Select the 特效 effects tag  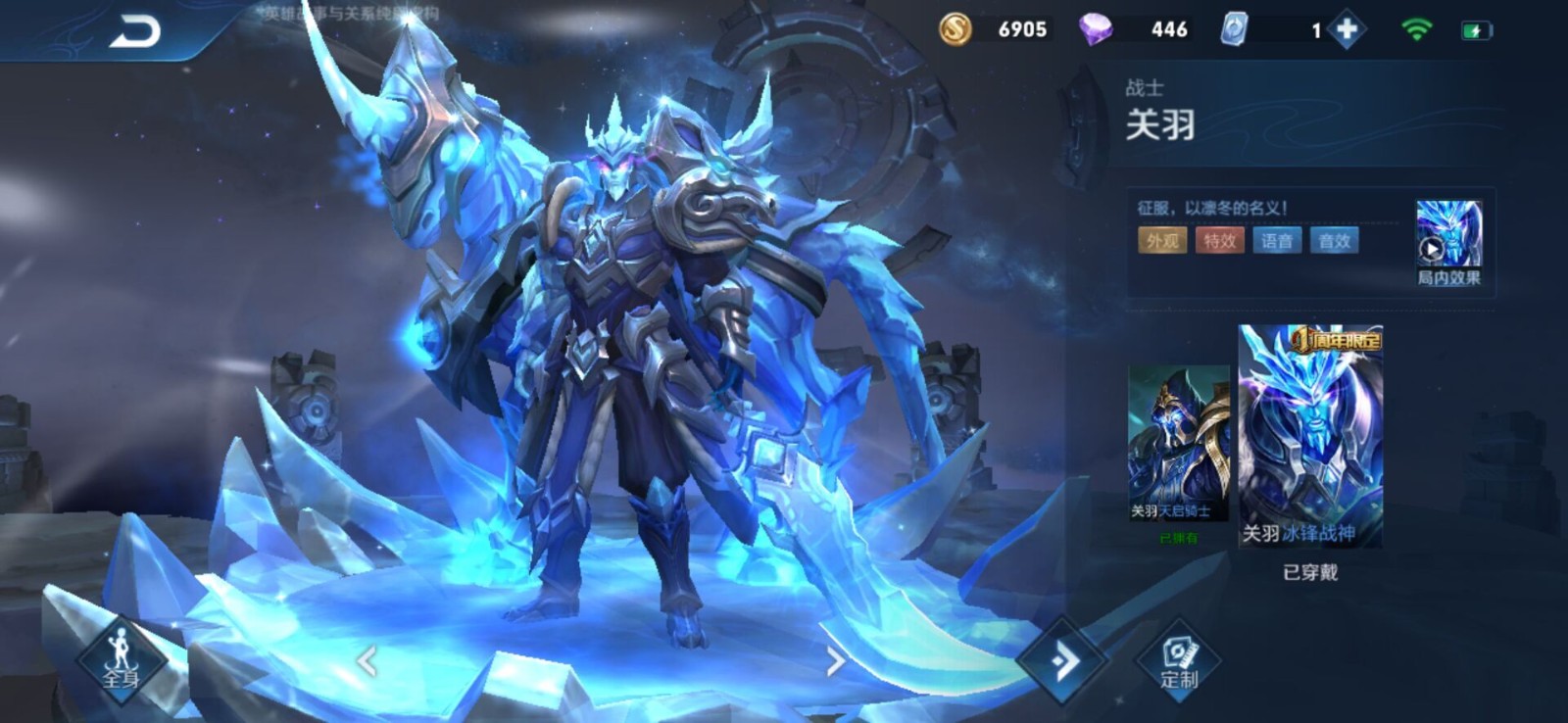click(1219, 241)
